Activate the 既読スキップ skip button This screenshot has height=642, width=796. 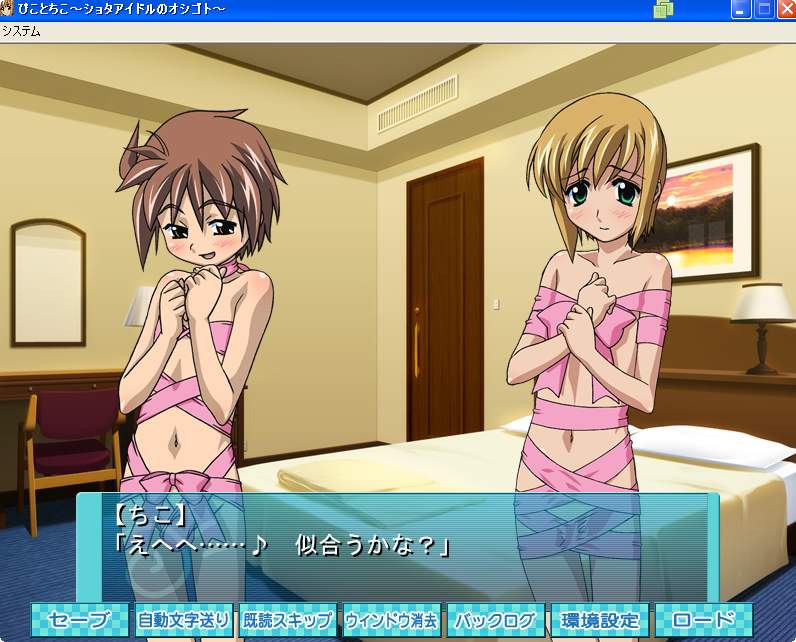(x=287, y=620)
